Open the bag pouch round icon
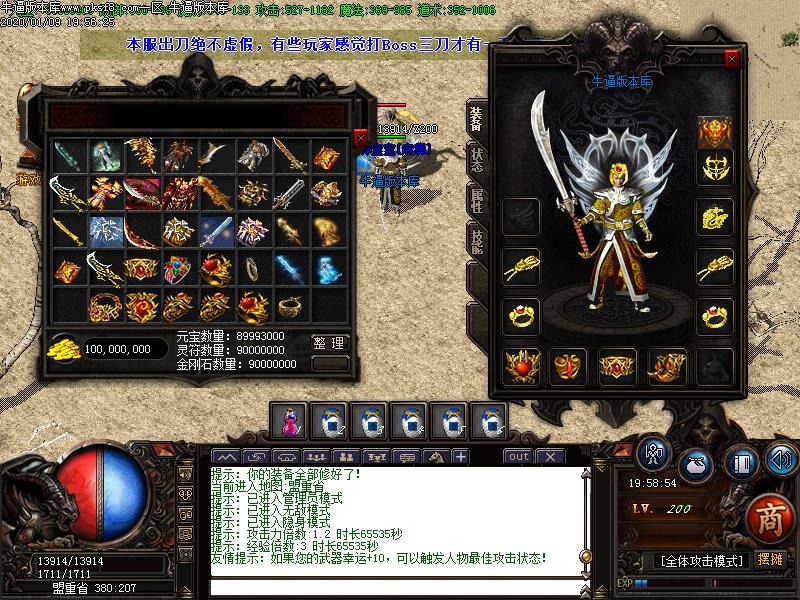Image resolution: width=800 pixels, height=600 pixels. click(x=696, y=465)
